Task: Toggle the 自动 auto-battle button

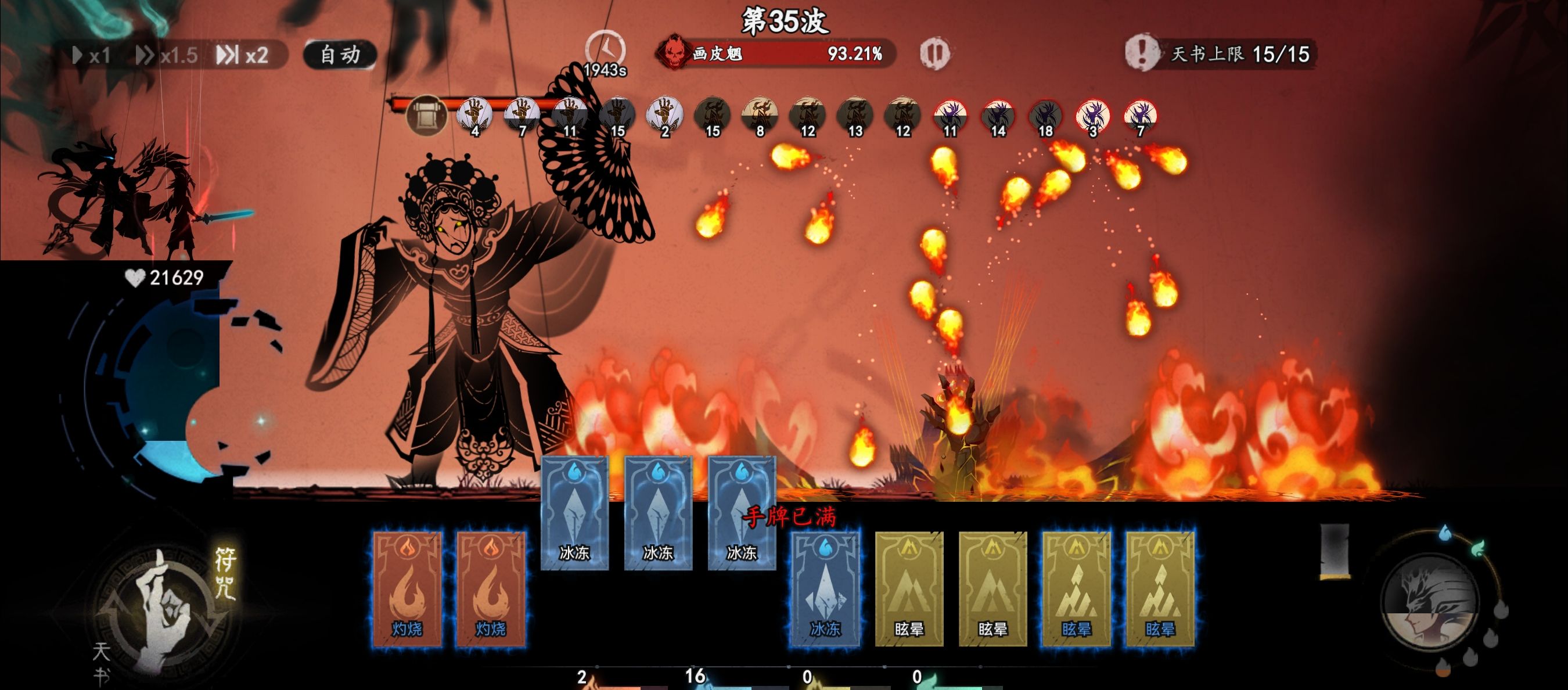Action: click(340, 55)
